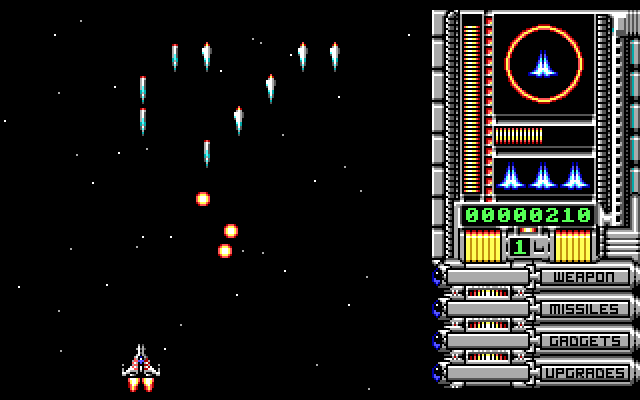The width and height of the screenshot is (640, 400).
Task: Click the UPGRADES panel label
Action: [586, 373]
